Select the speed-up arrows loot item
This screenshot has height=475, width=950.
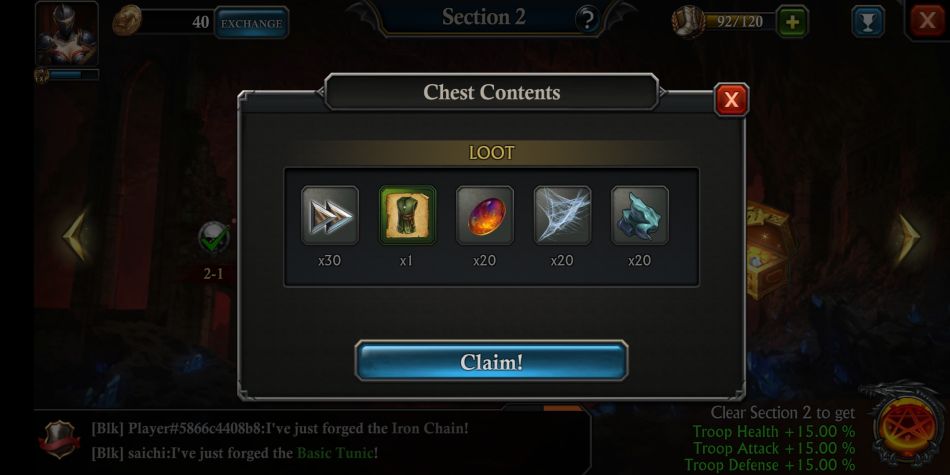[330, 216]
